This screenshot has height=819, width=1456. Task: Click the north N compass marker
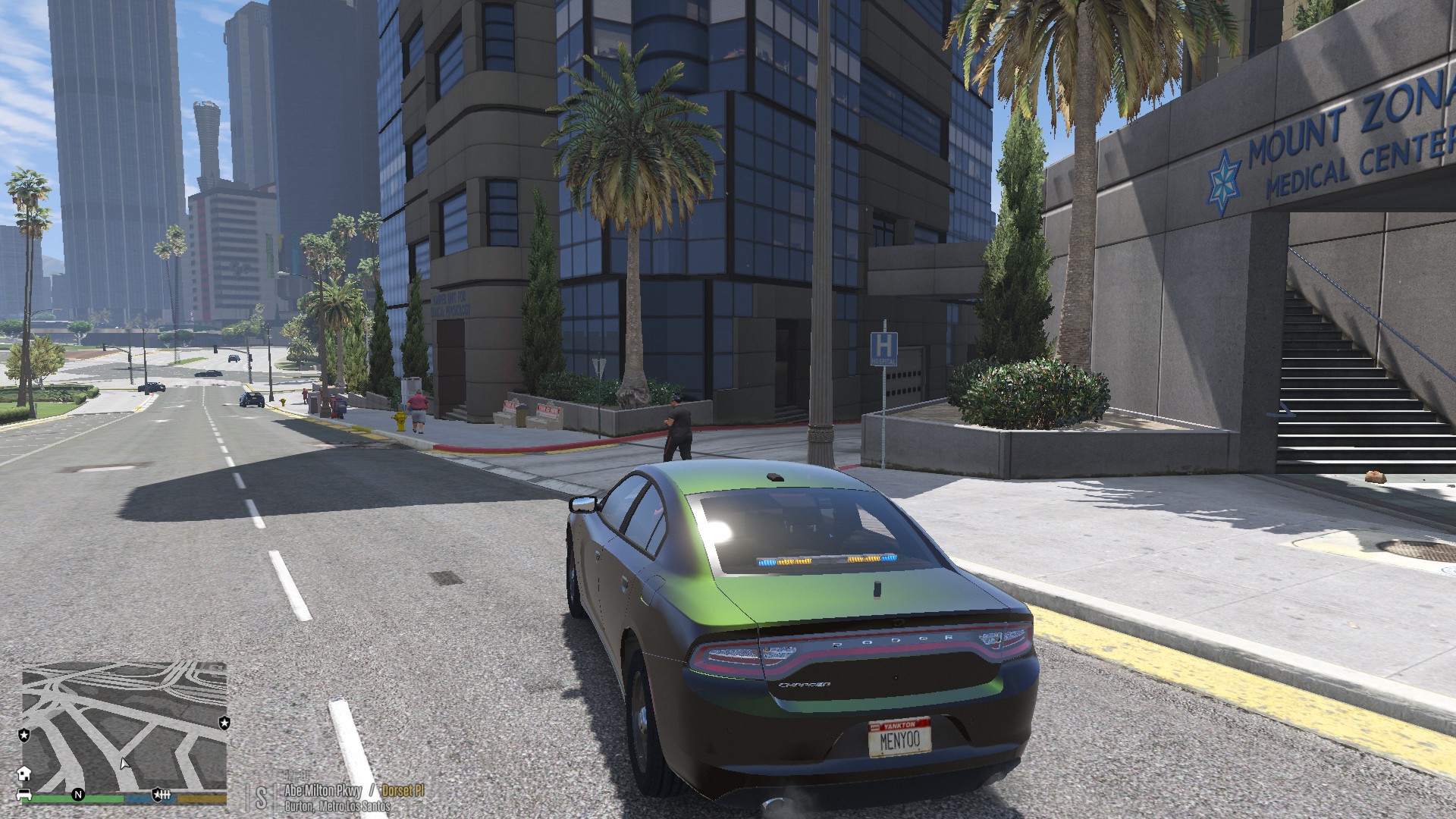point(77,795)
